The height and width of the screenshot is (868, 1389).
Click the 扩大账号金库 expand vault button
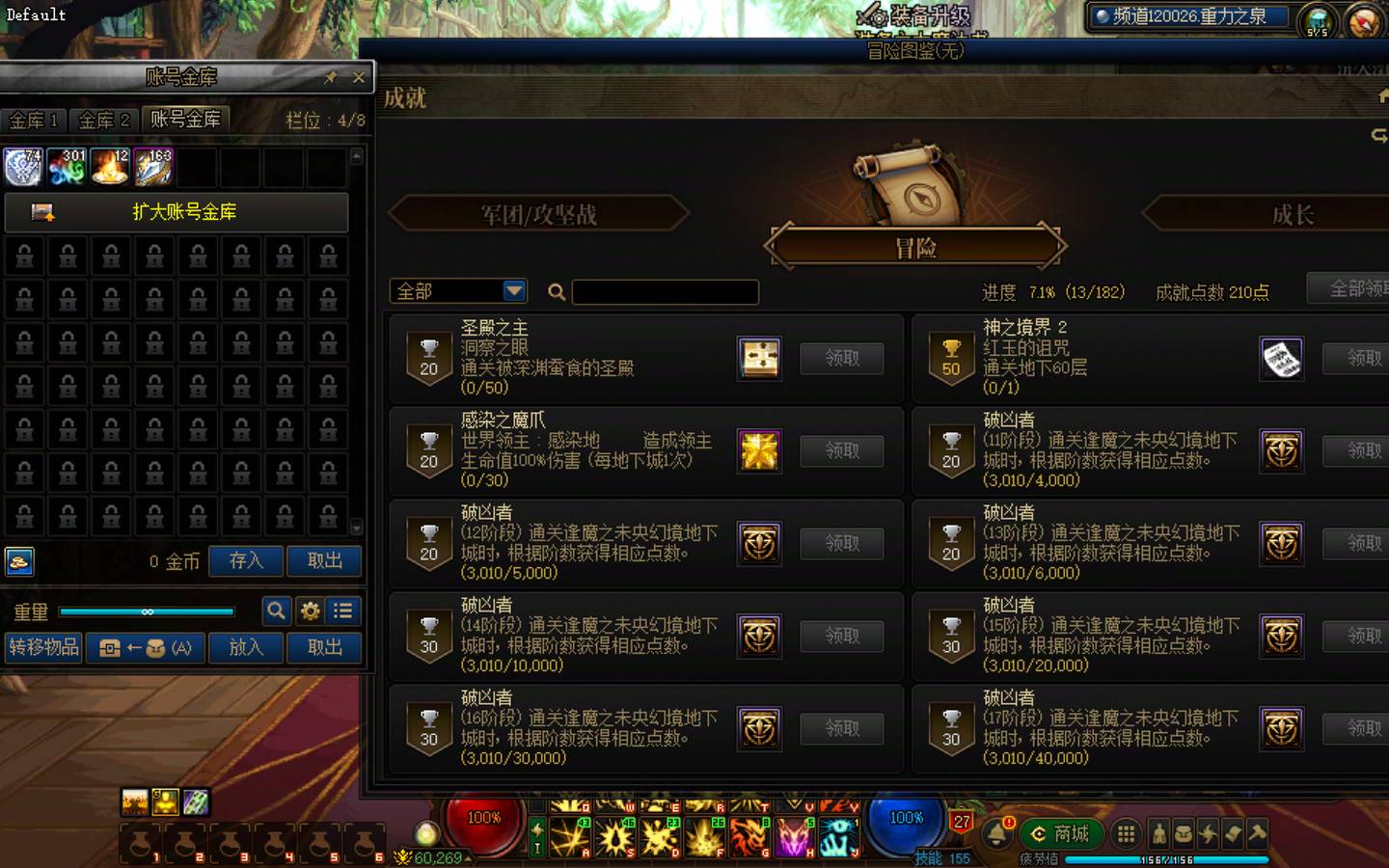[x=177, y=213]
